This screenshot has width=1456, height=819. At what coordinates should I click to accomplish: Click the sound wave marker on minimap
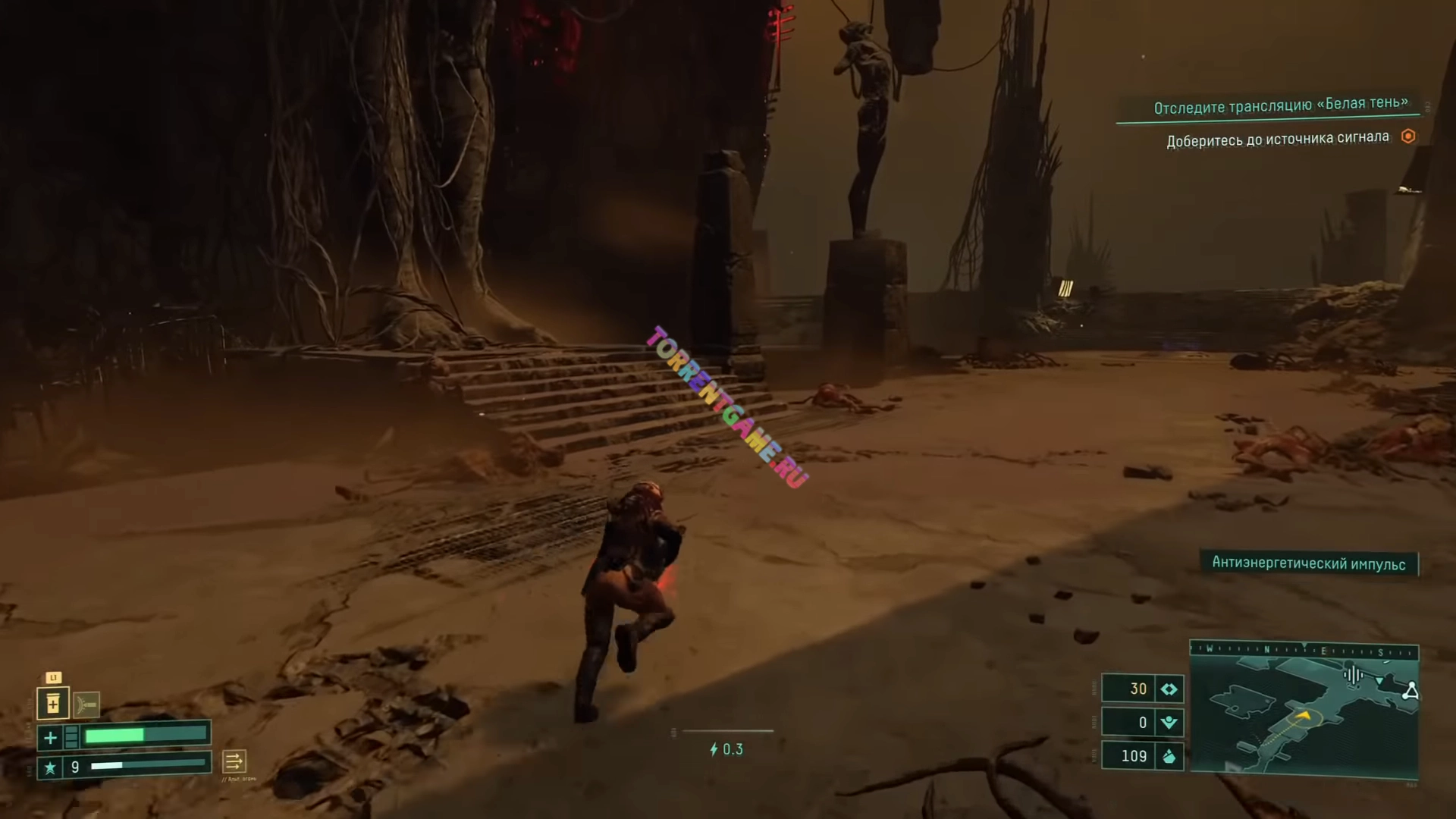(1353, 675)
